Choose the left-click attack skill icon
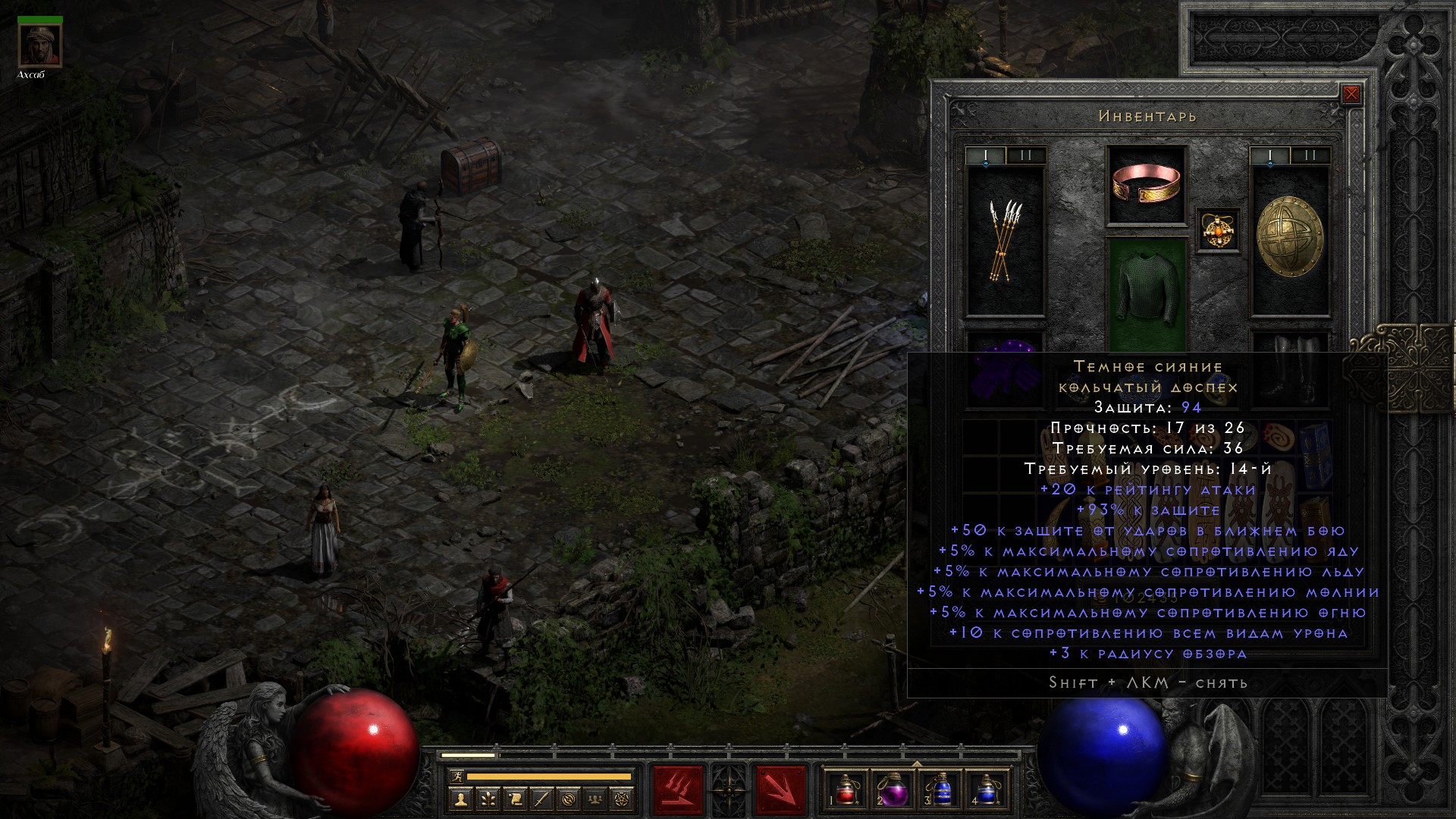This screenshot has height=819, width=1456. click(678, 789)
